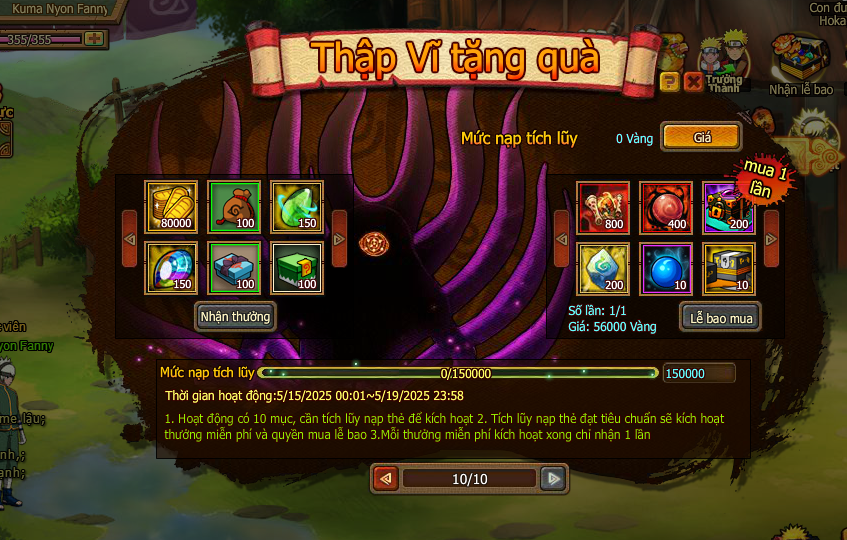Close the Thập Vĩ tặng quà window
Image resolution: width=847 pixels, height=540 pixels.
click(x=693, y=82)
